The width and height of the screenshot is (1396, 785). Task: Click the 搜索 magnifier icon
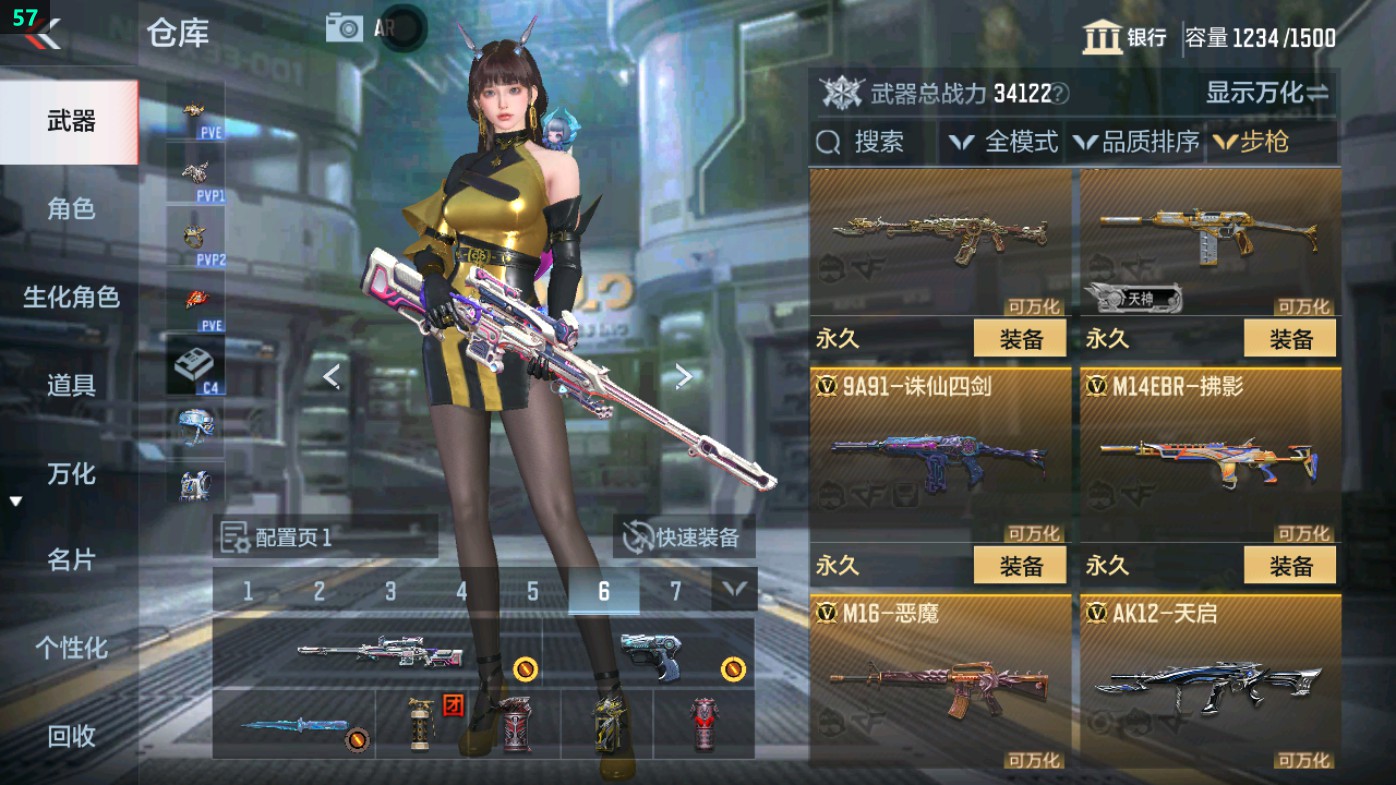(x=827, y=142)
